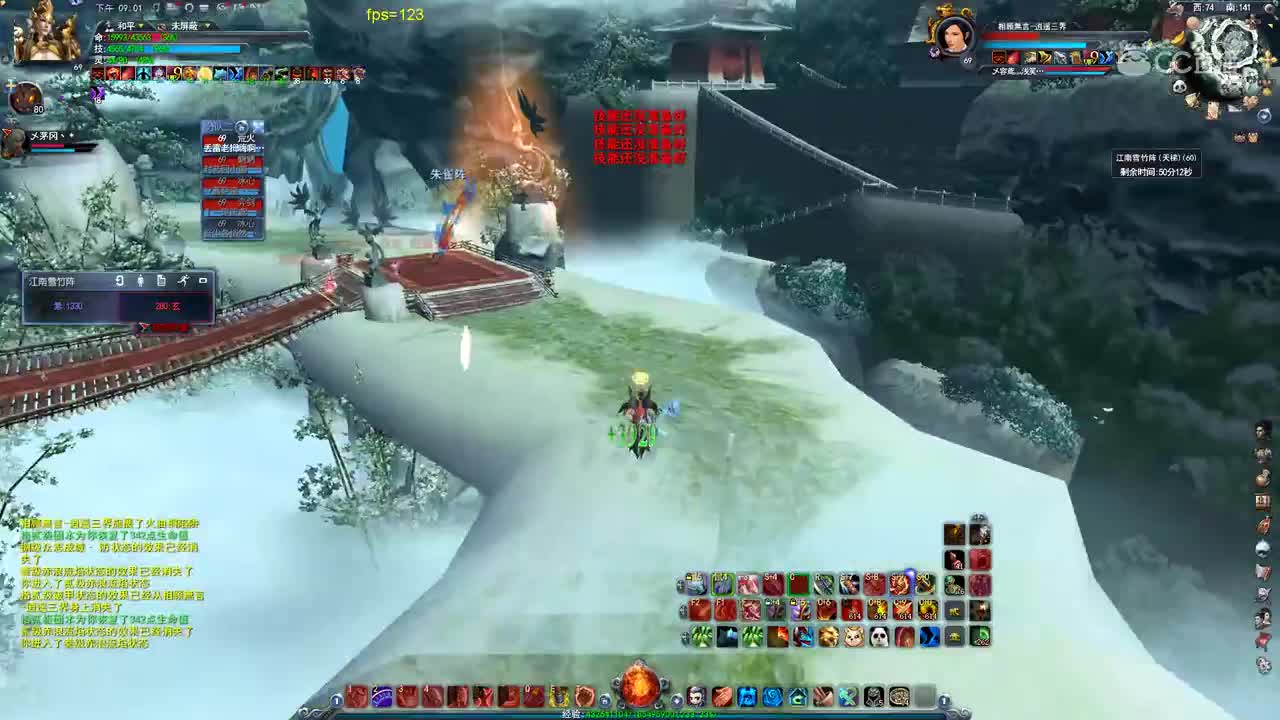Toggle the character silhouette icon in the arena panel
The height and width of the screenshot is (720, 1280).
(141, 280)
